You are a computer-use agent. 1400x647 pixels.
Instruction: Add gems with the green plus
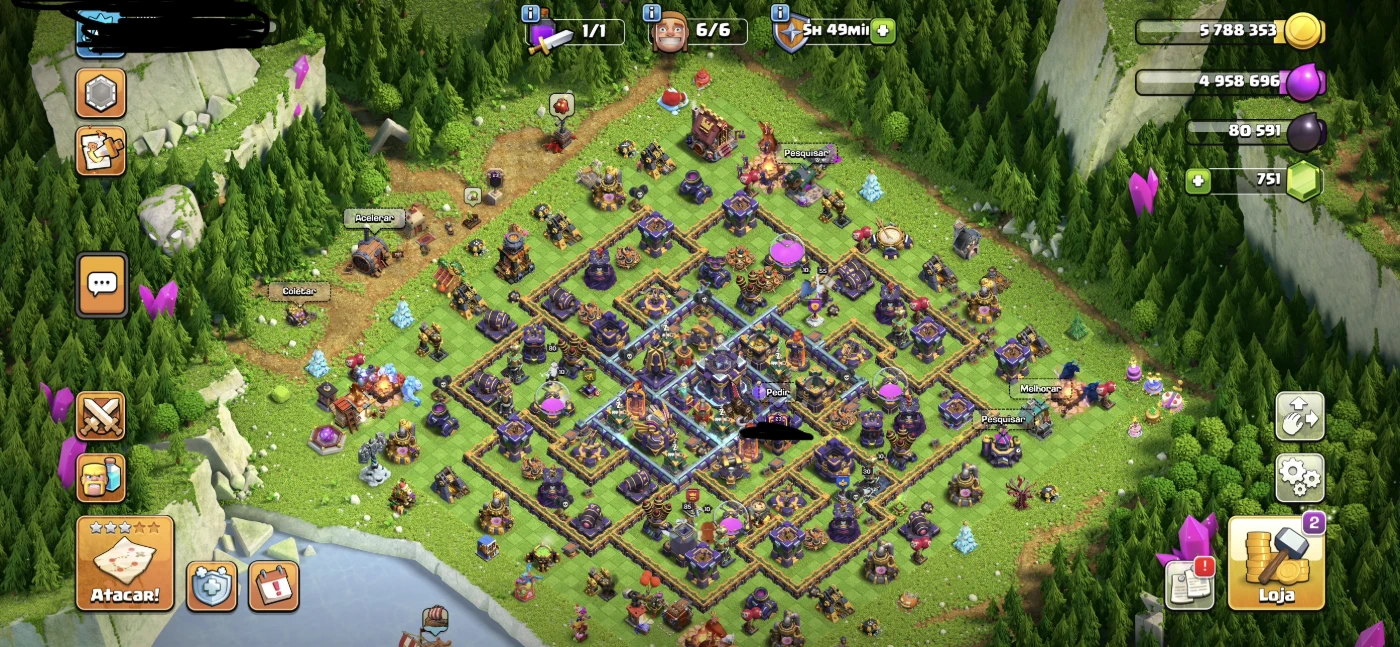[x=1197, y=181]
